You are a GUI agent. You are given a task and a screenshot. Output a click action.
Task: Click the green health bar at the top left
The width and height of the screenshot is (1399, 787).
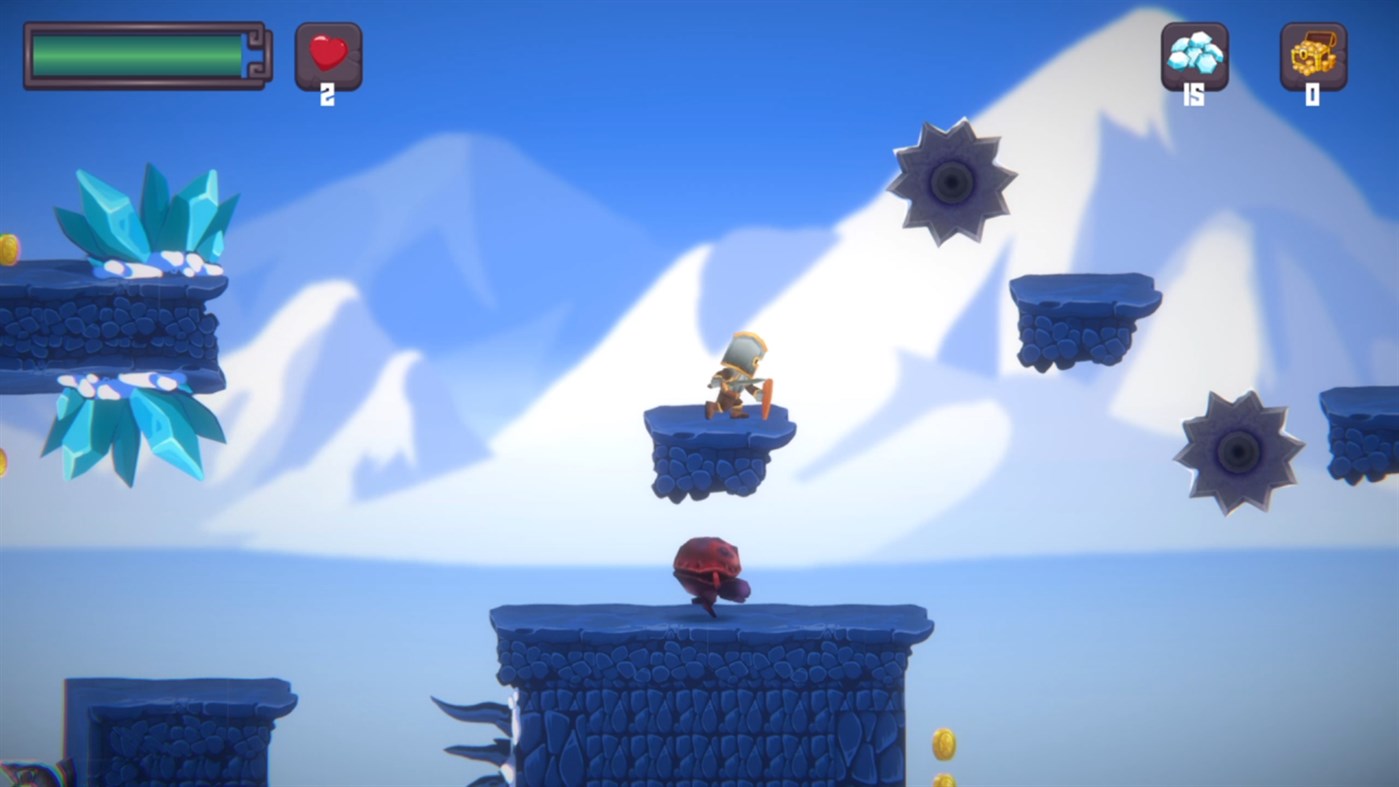135,52
